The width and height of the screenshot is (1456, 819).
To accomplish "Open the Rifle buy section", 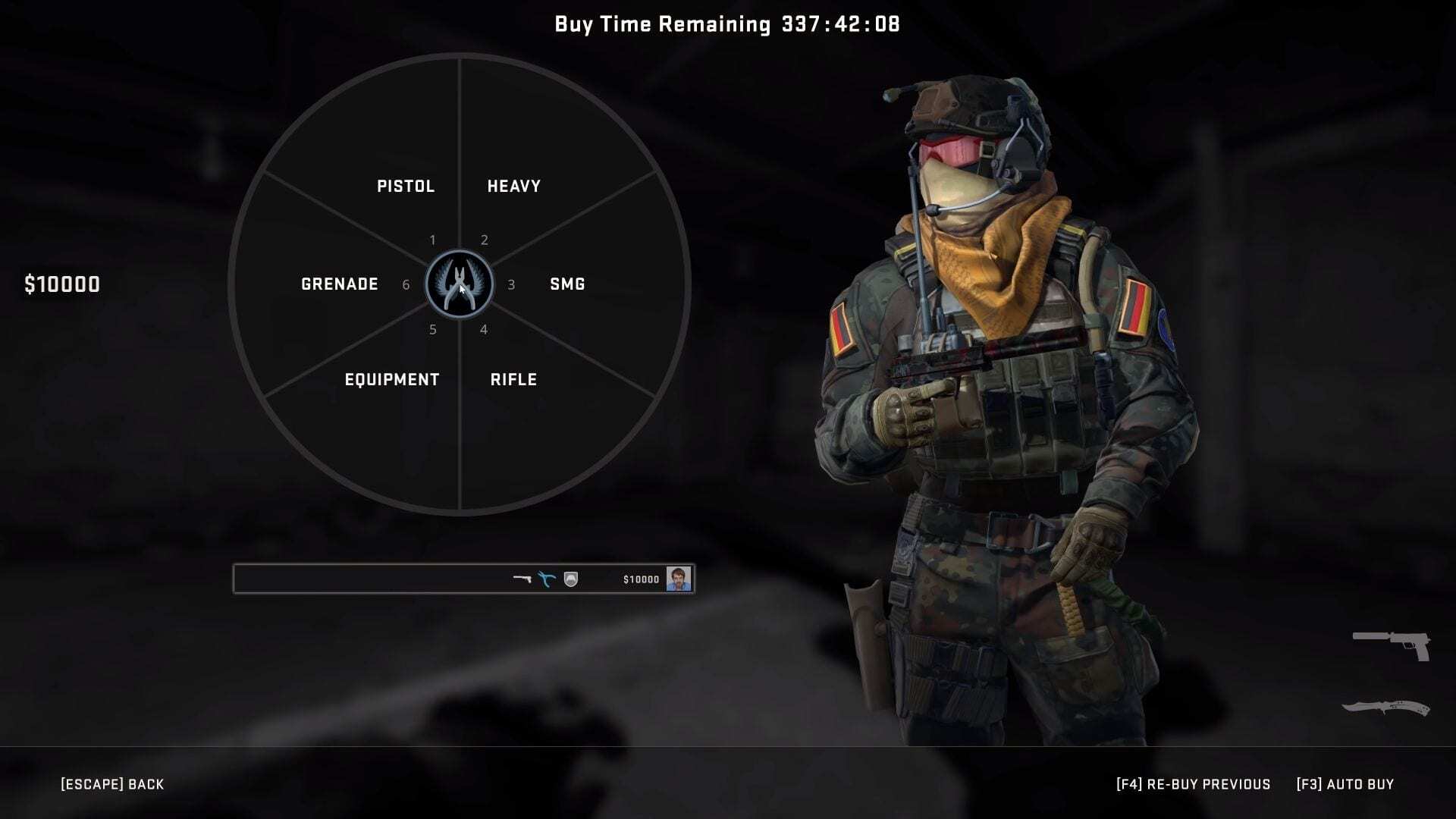I will click(x=513, y=380).
